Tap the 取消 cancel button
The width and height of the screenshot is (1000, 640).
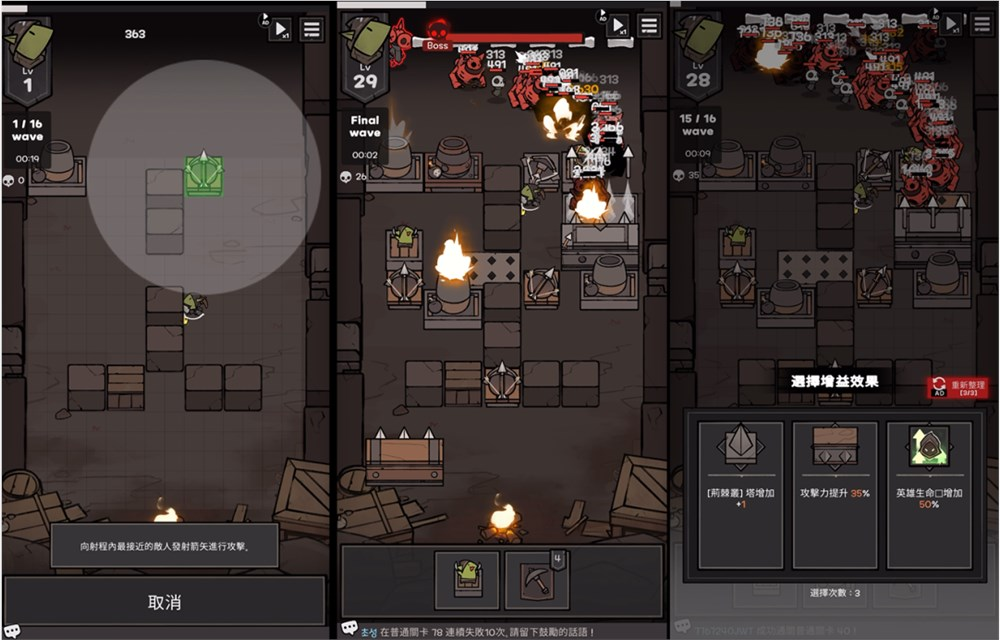pos(165,602)
